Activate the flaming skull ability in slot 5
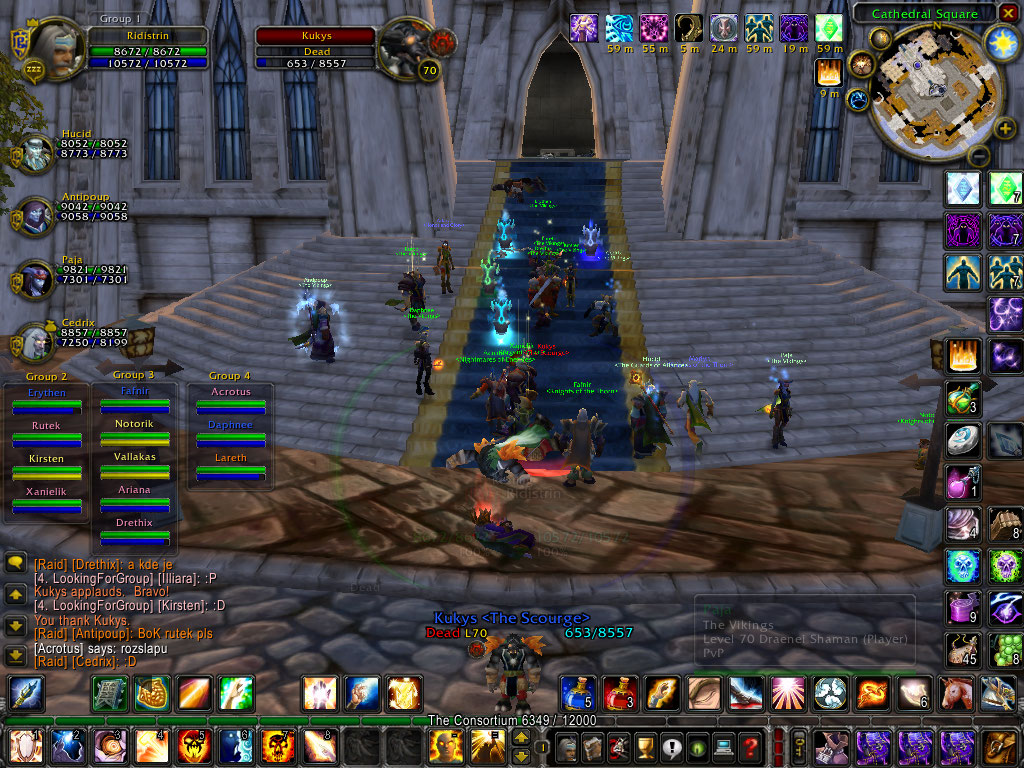 (x=191, y=746)
